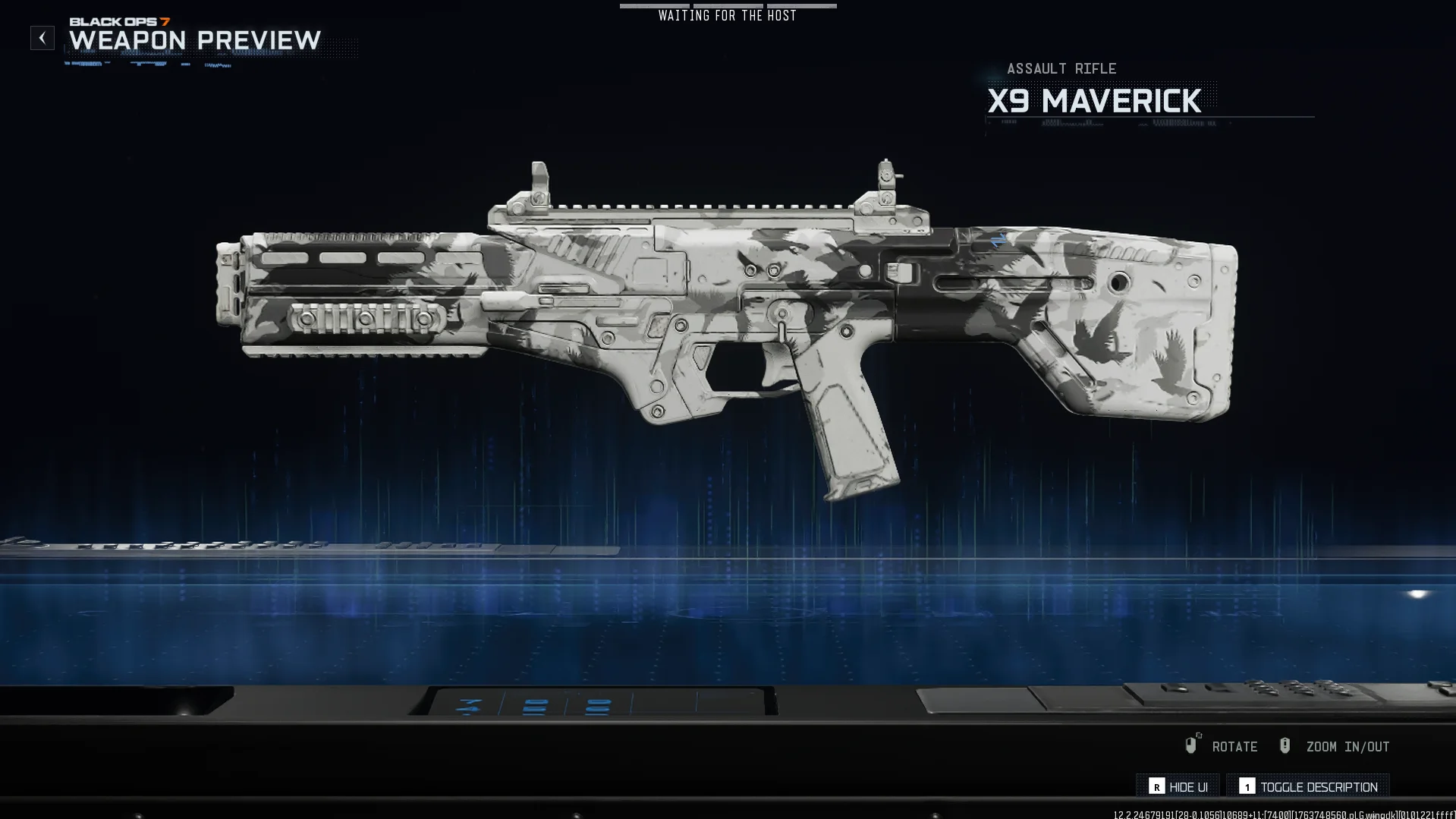Toggle the weapon description

(1308, 786)
